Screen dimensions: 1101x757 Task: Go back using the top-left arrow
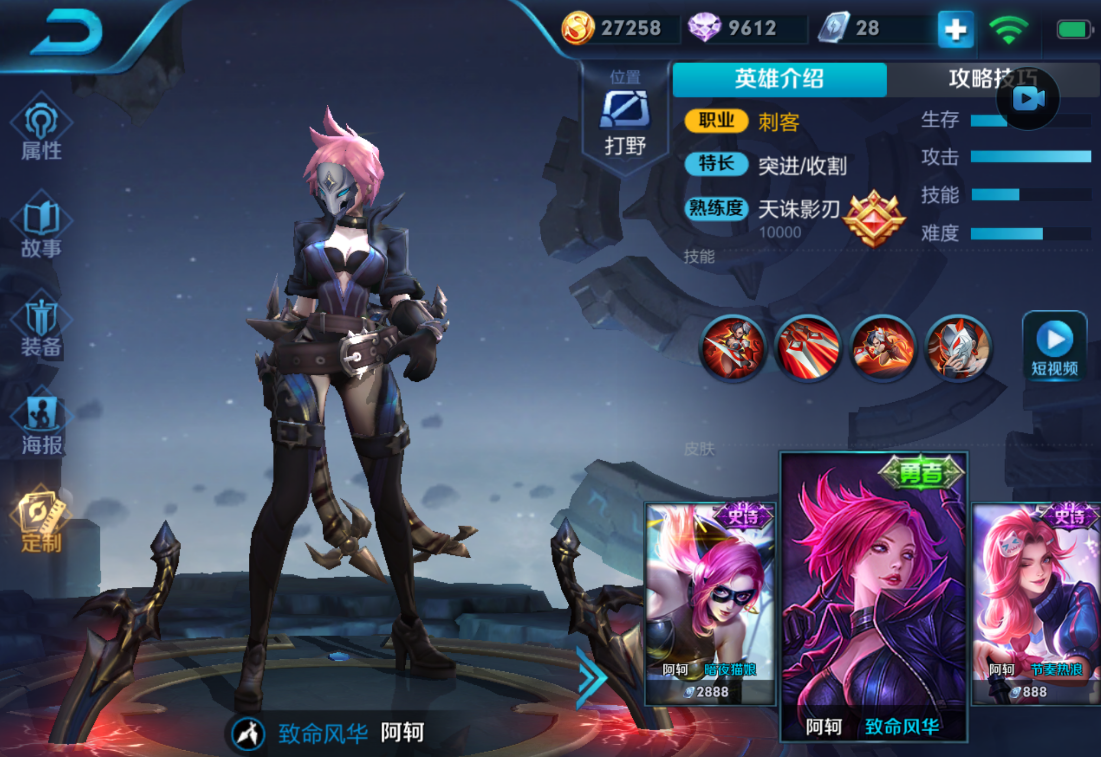coord(66,34)
